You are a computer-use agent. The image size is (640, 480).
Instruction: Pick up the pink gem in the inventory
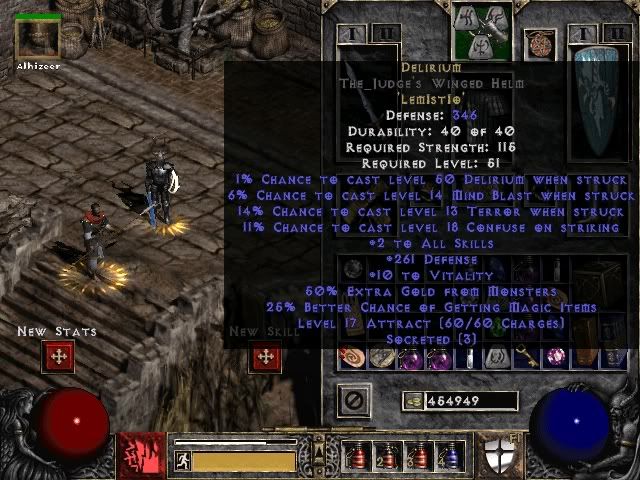553,357
